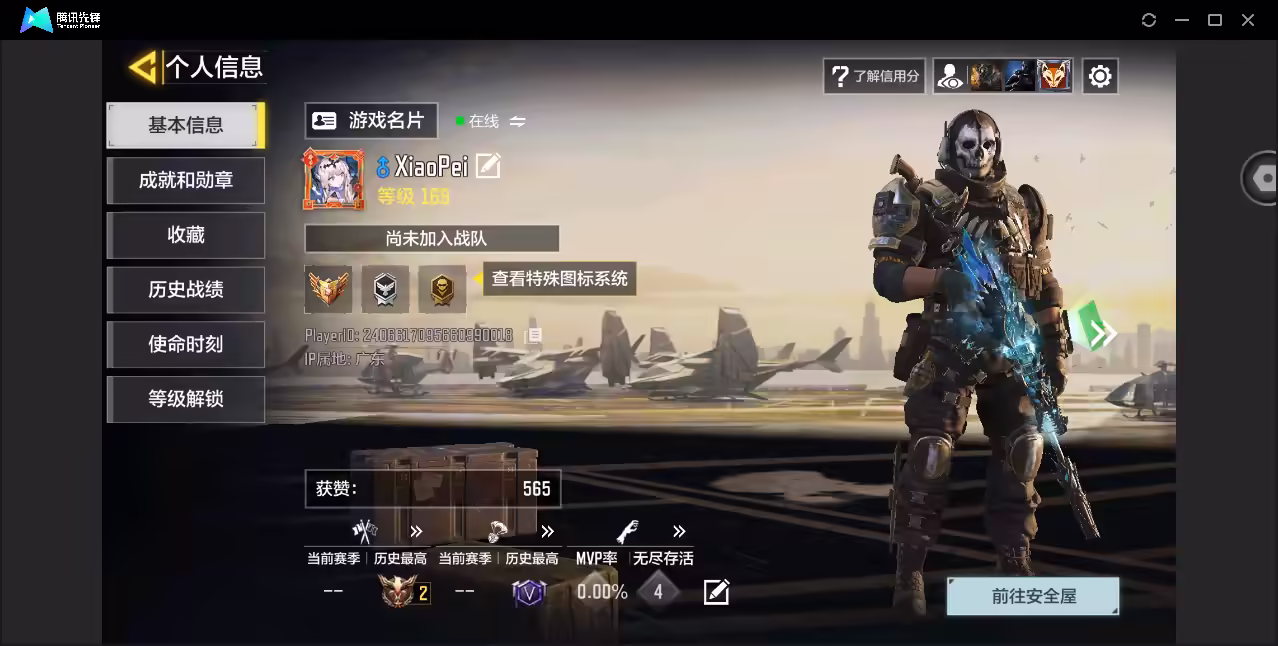Select the 基本信息 tab
Image resolution: width=1278 pixels, height=646 pixels.
pyautogui.click(x=186, y=125)
